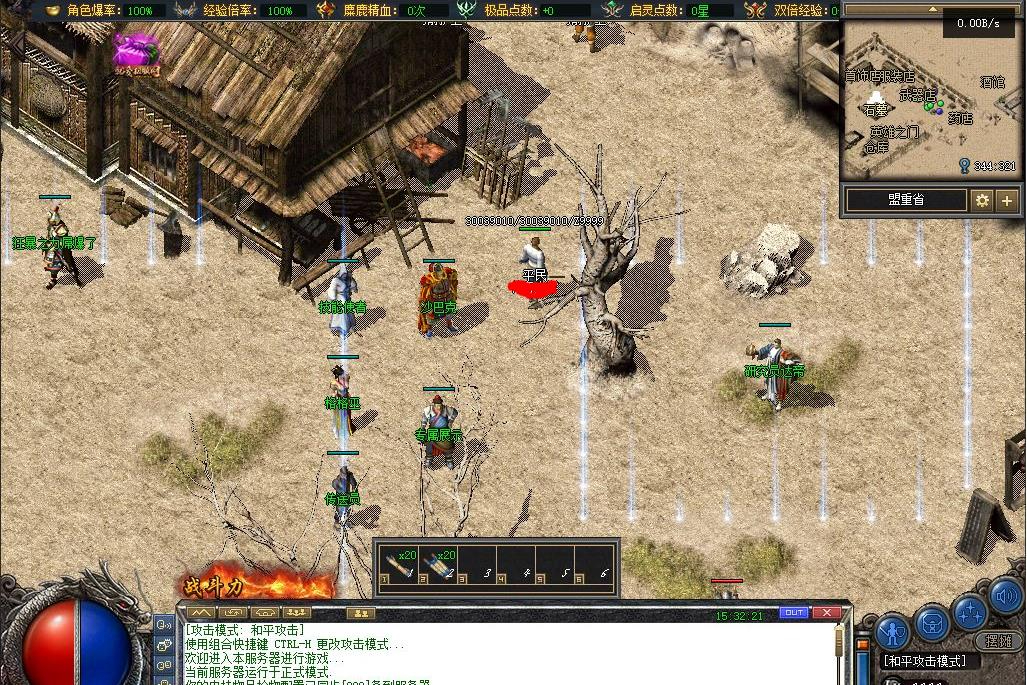Click the round blue sparkle skills icon
1027x685 pixels.
(x=969, y=611)
